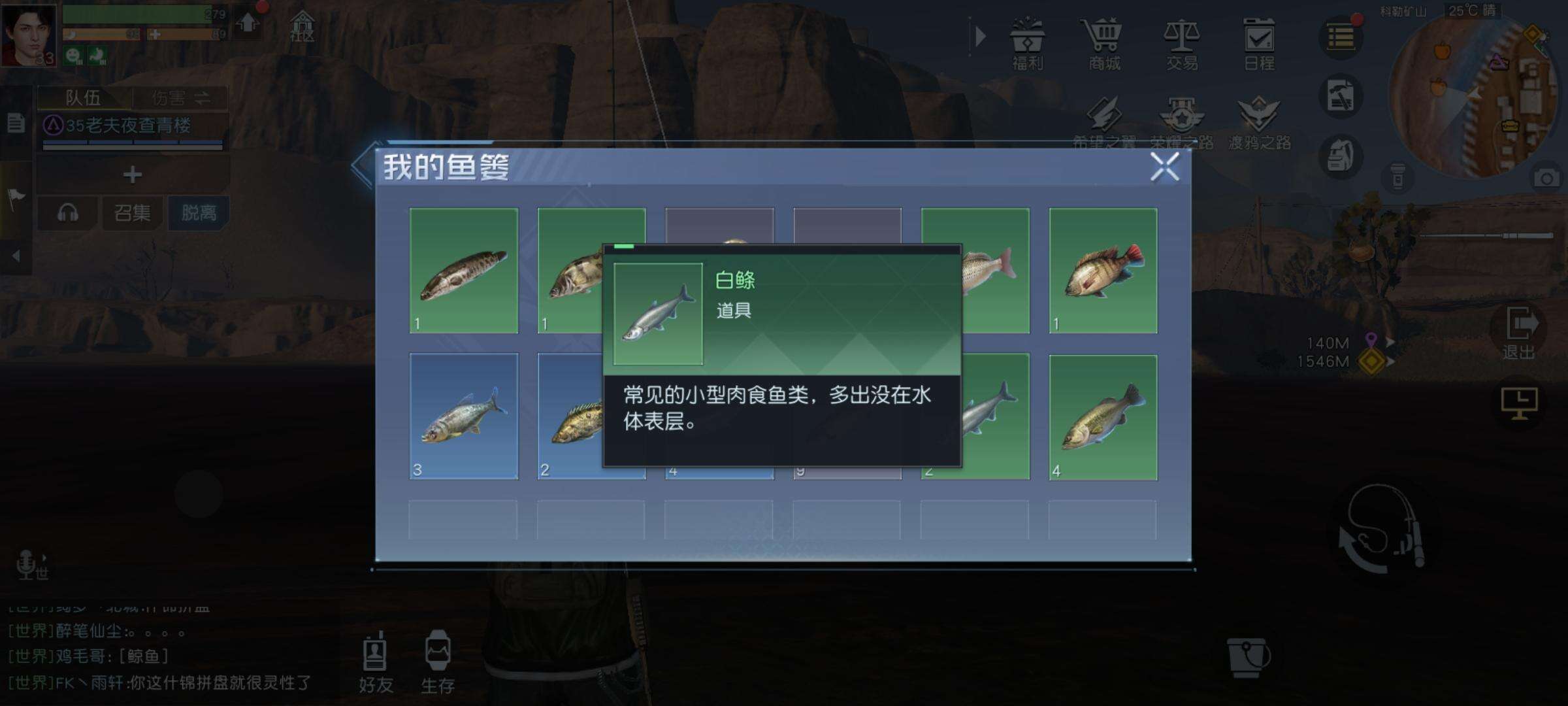Click the 召集 gather team button

pyautogui.click(x=132, y=212)
